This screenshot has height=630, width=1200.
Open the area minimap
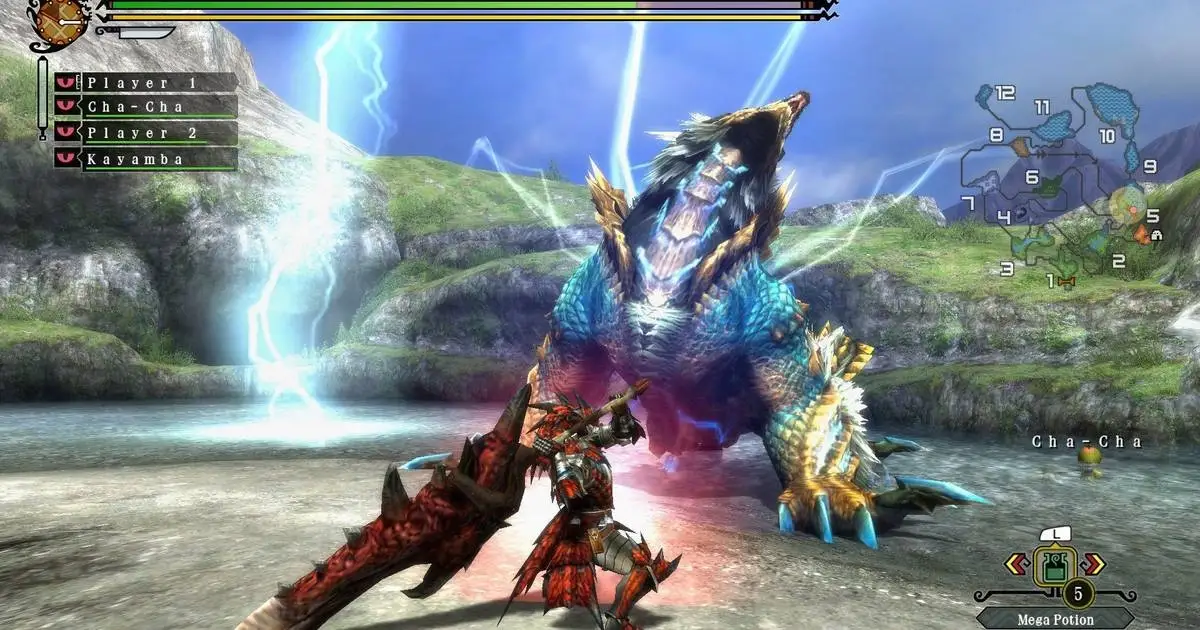[x=1068, y=180]
